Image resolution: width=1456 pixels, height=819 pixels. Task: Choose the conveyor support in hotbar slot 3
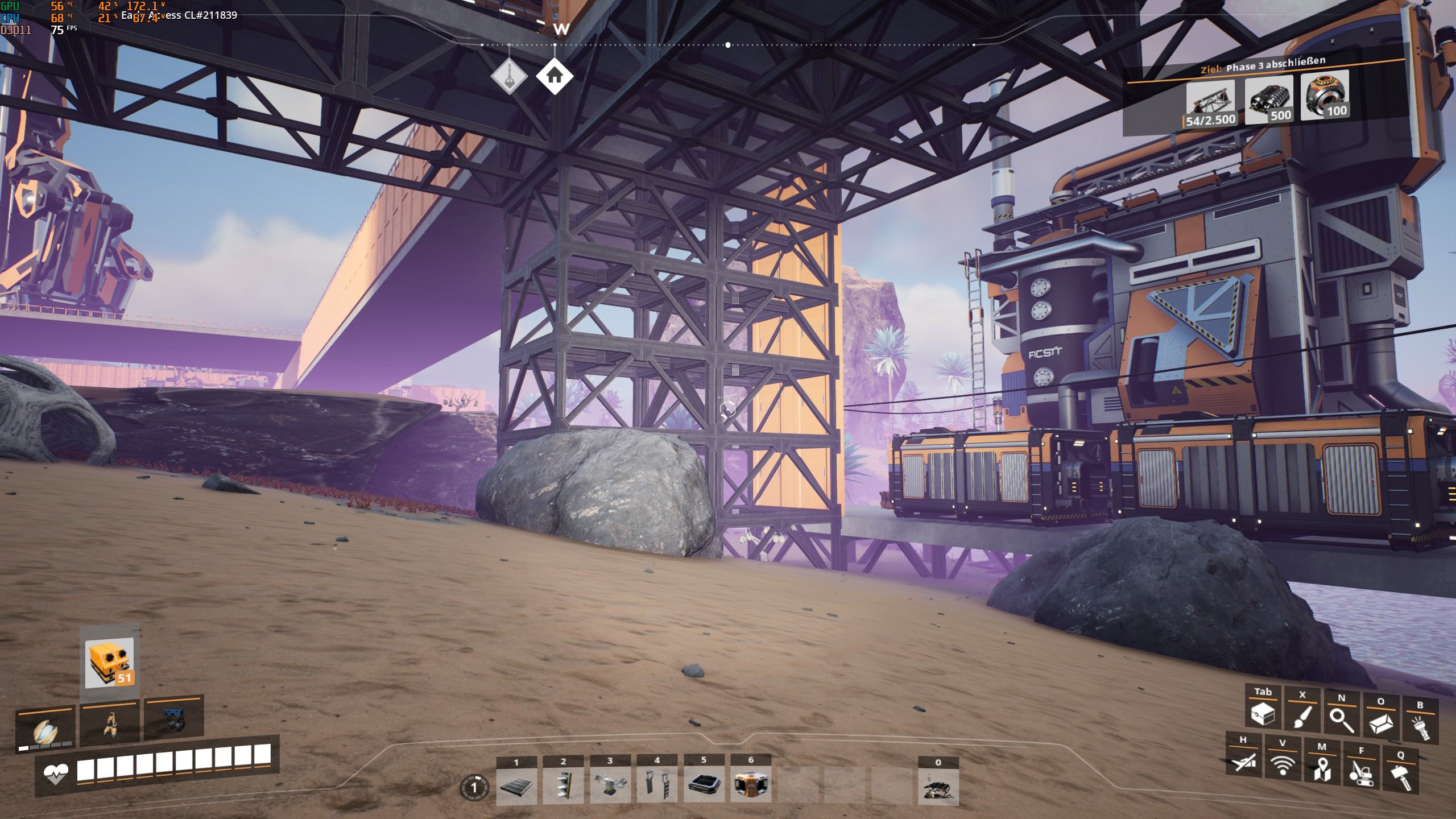click(x=610, y=786)
